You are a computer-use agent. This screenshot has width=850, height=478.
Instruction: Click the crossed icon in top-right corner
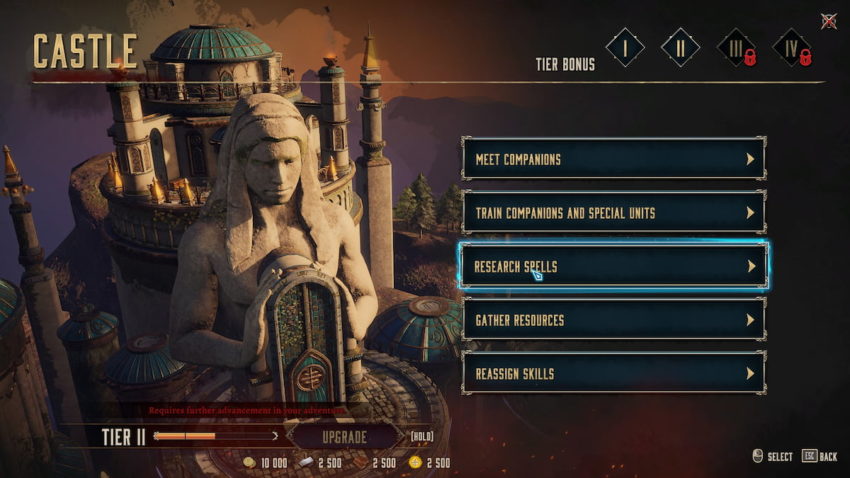point(828,20)
